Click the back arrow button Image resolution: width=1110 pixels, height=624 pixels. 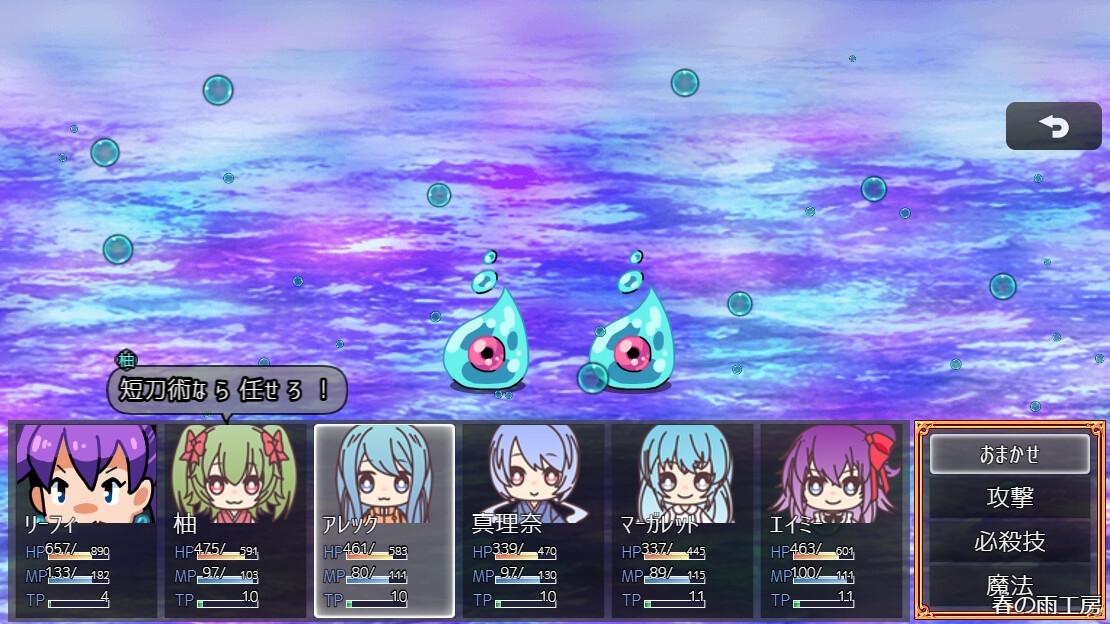coord(1053,127)
